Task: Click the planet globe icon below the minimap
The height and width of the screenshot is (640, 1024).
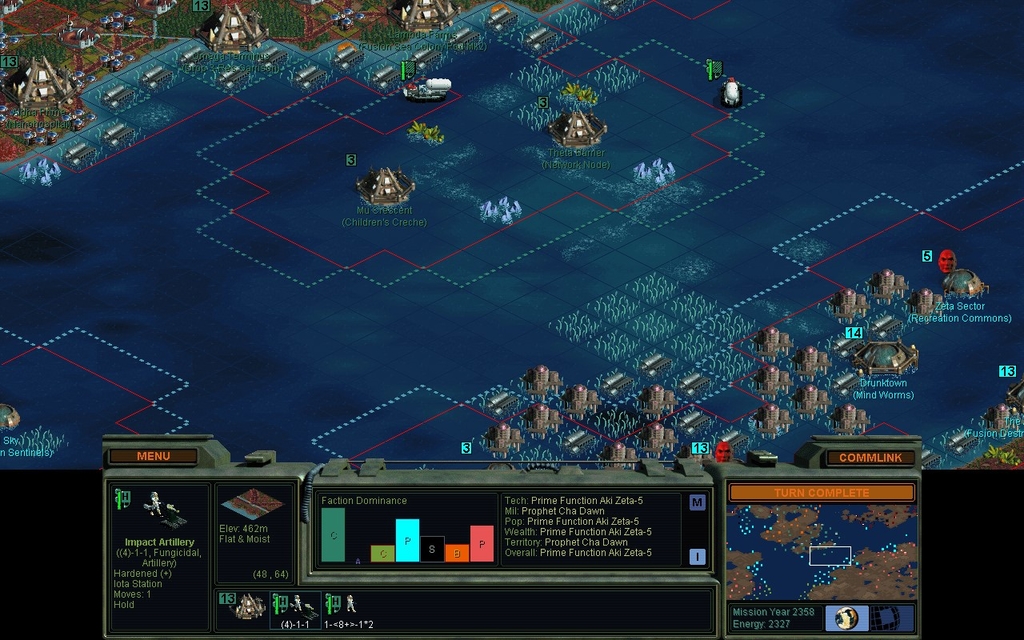Action: point(847,617)
